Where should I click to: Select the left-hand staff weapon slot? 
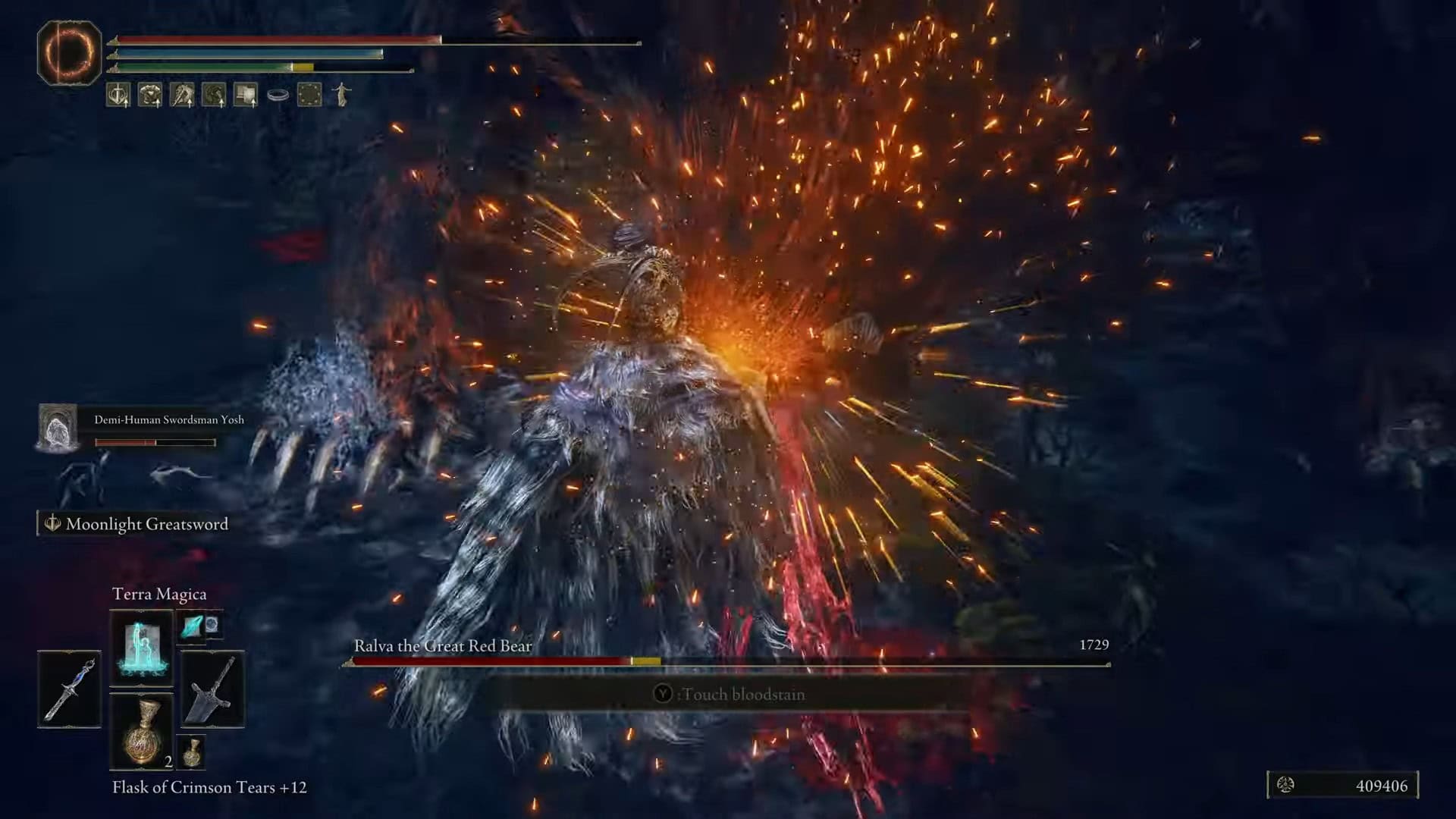pyautogui.click(x=69, y=689)
